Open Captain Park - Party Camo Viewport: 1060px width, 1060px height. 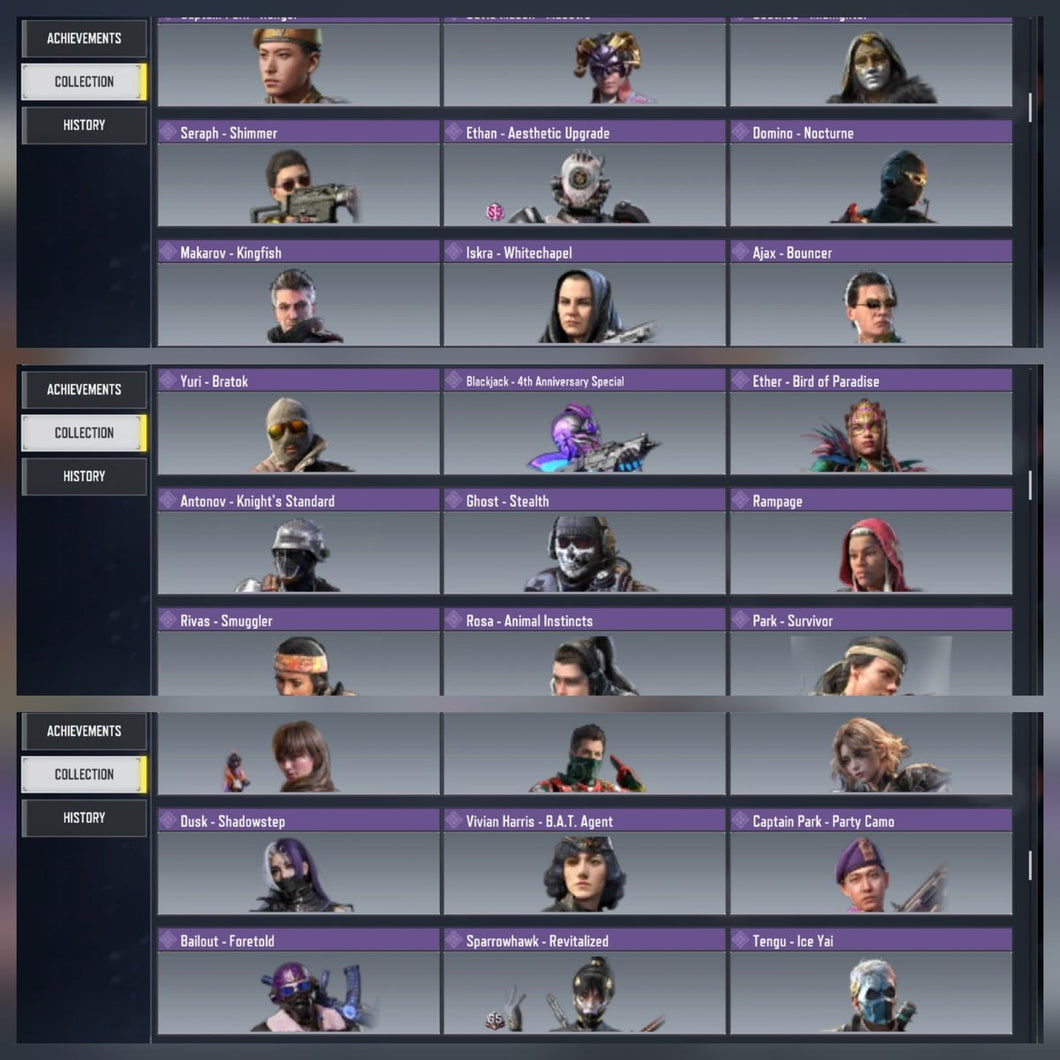[x=870, y=863]
